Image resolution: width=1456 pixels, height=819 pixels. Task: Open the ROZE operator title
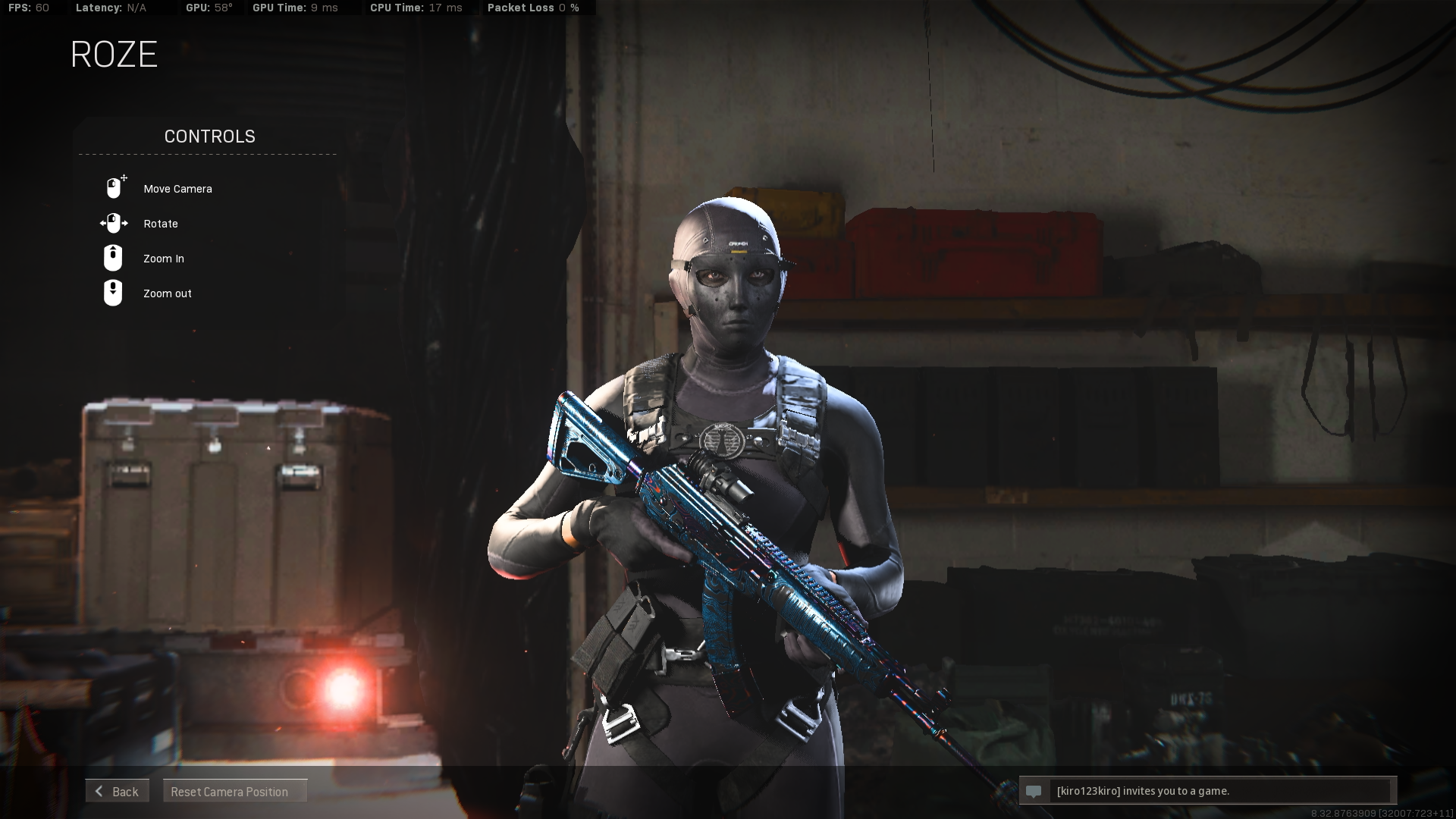coord(114,54)
